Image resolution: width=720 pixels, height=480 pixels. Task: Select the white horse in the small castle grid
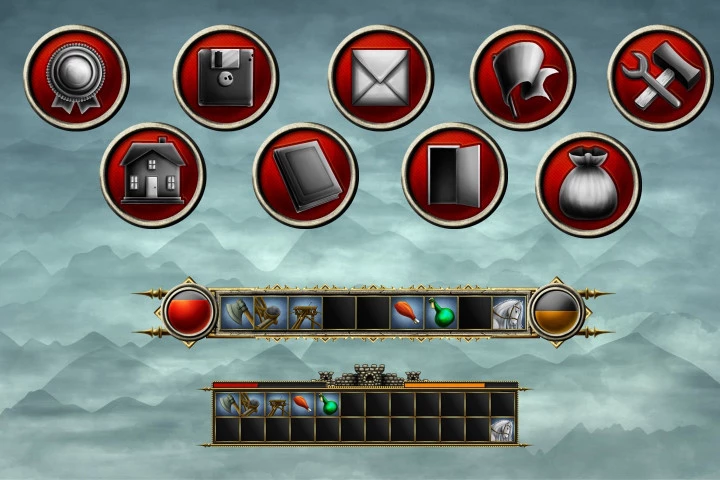502,430
